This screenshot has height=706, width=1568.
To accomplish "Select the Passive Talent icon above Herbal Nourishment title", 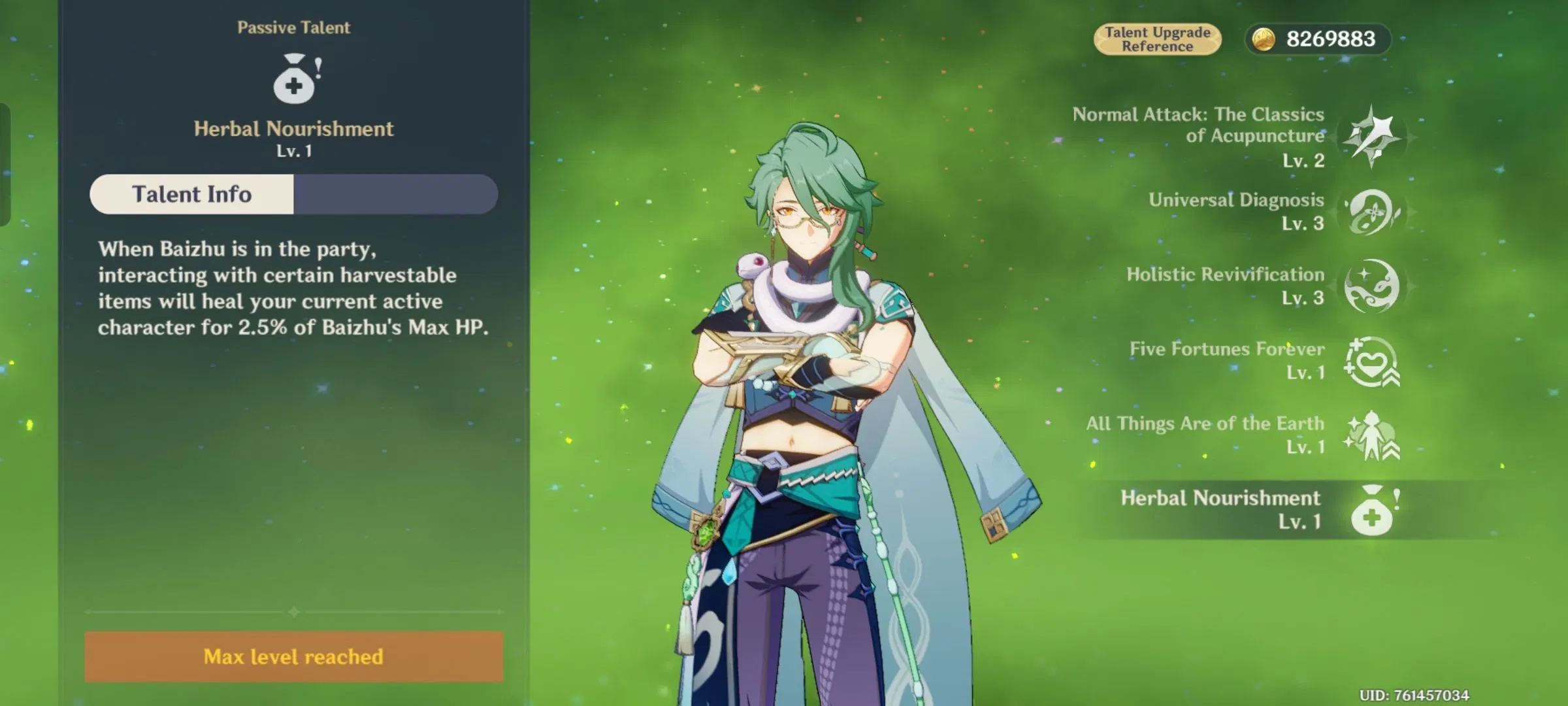I will coord(295,80).
